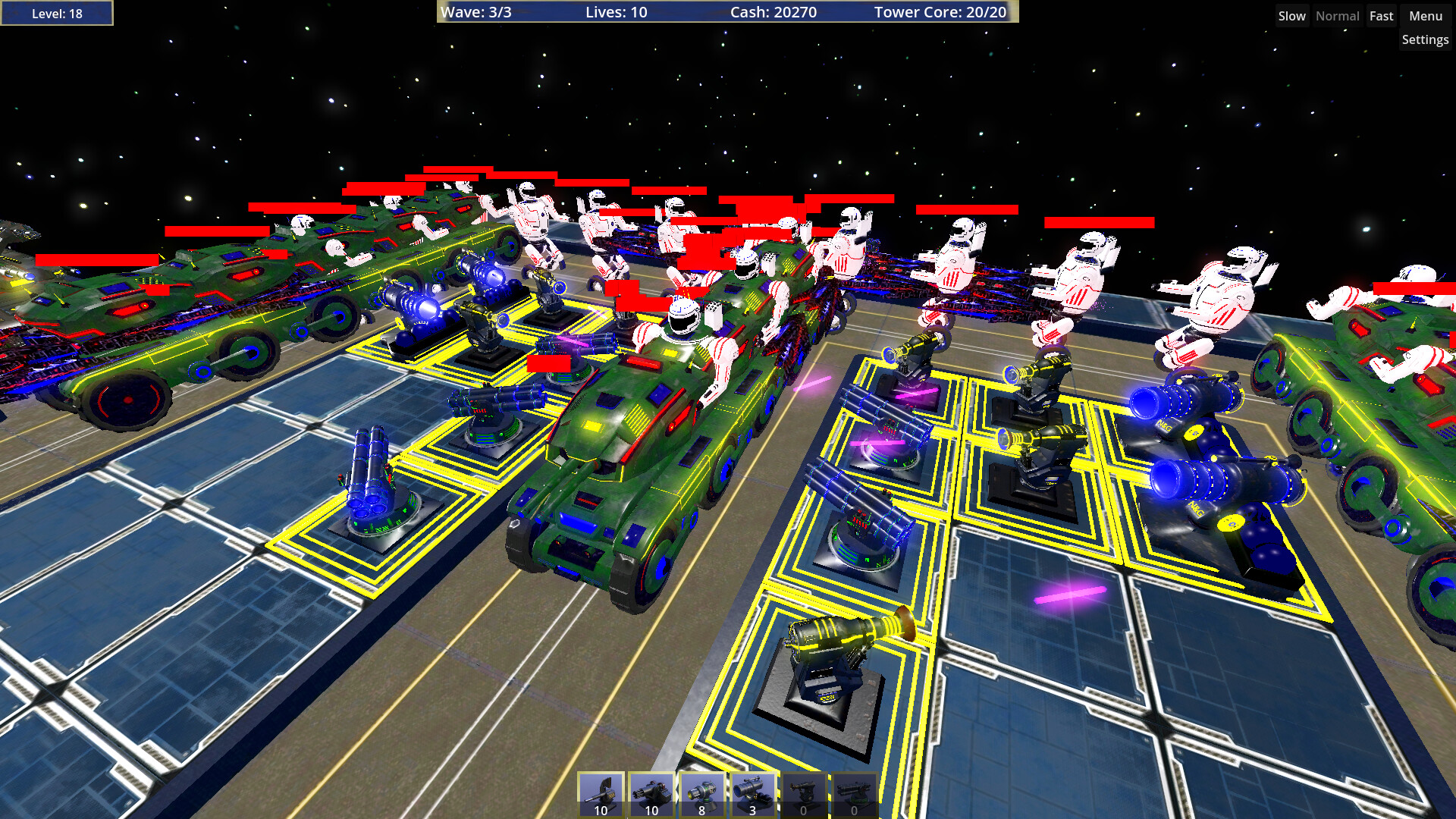Image resolution: width=1456 pixels, height=819 pixels.
Task: Enable Fast game speed
Action: [x=1381, y=15]
